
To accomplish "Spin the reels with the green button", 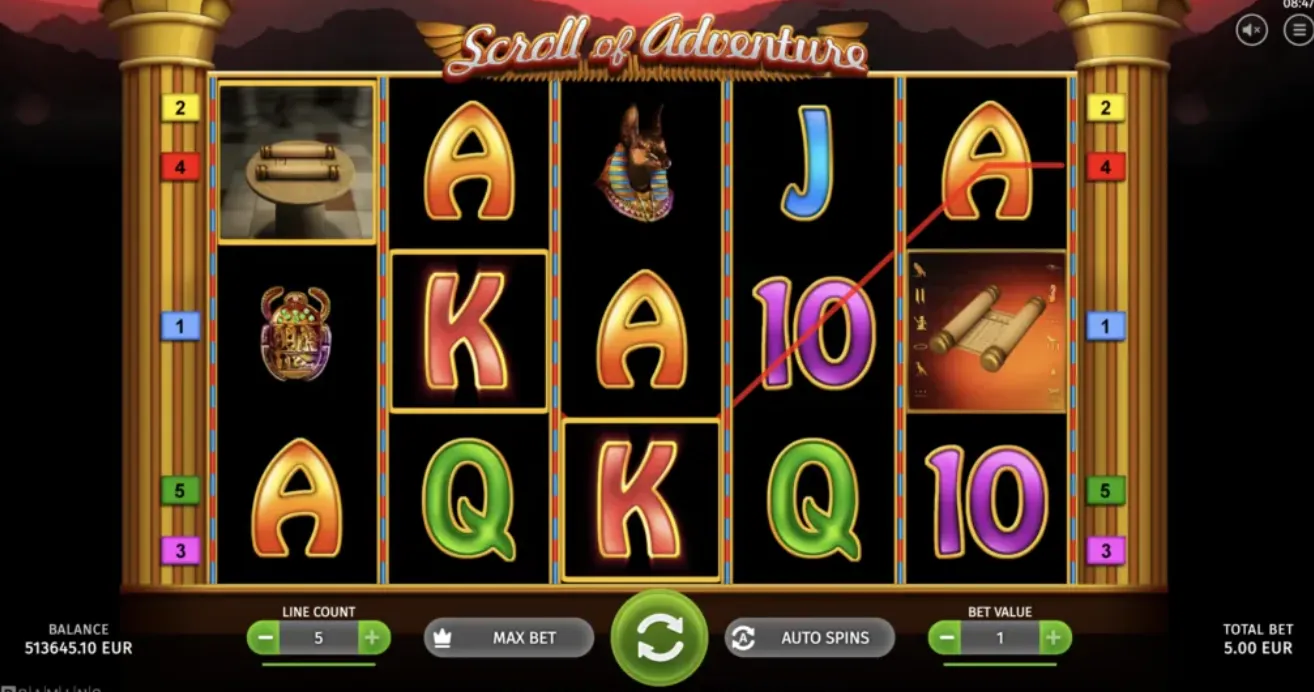I will [x=659, y=637].
